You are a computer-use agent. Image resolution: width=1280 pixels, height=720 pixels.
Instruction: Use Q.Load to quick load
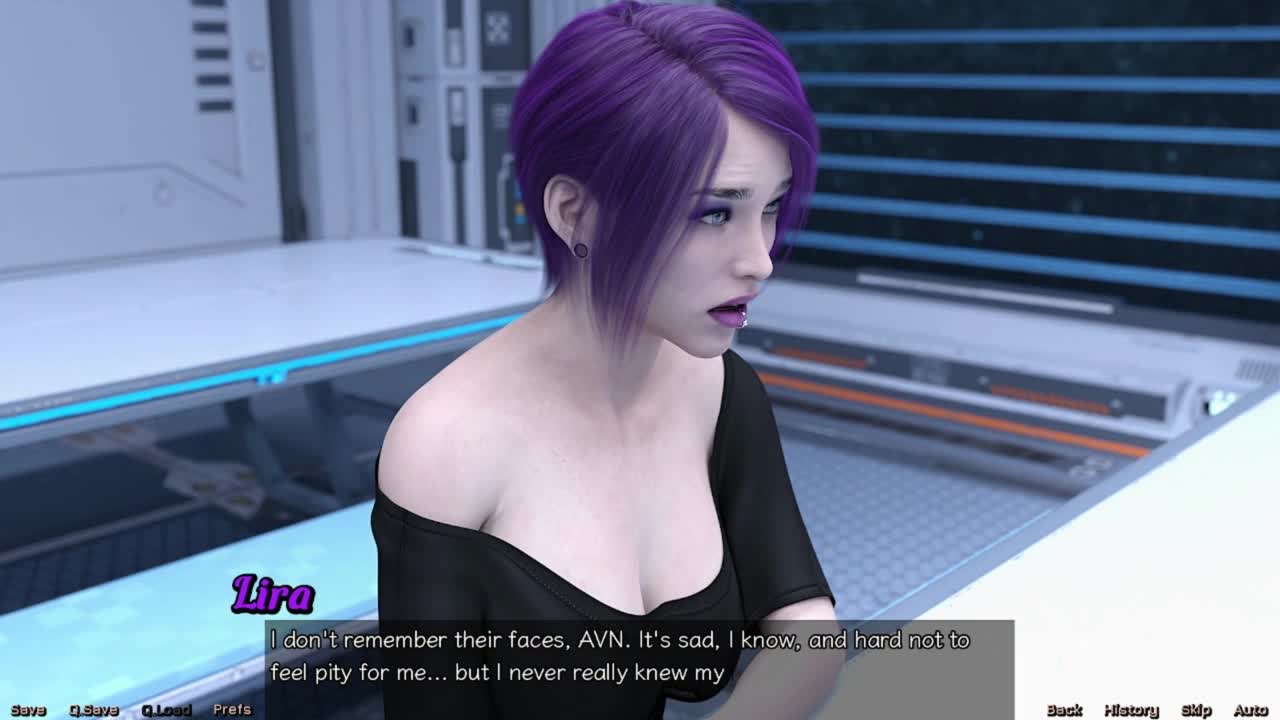pos(165,710)
